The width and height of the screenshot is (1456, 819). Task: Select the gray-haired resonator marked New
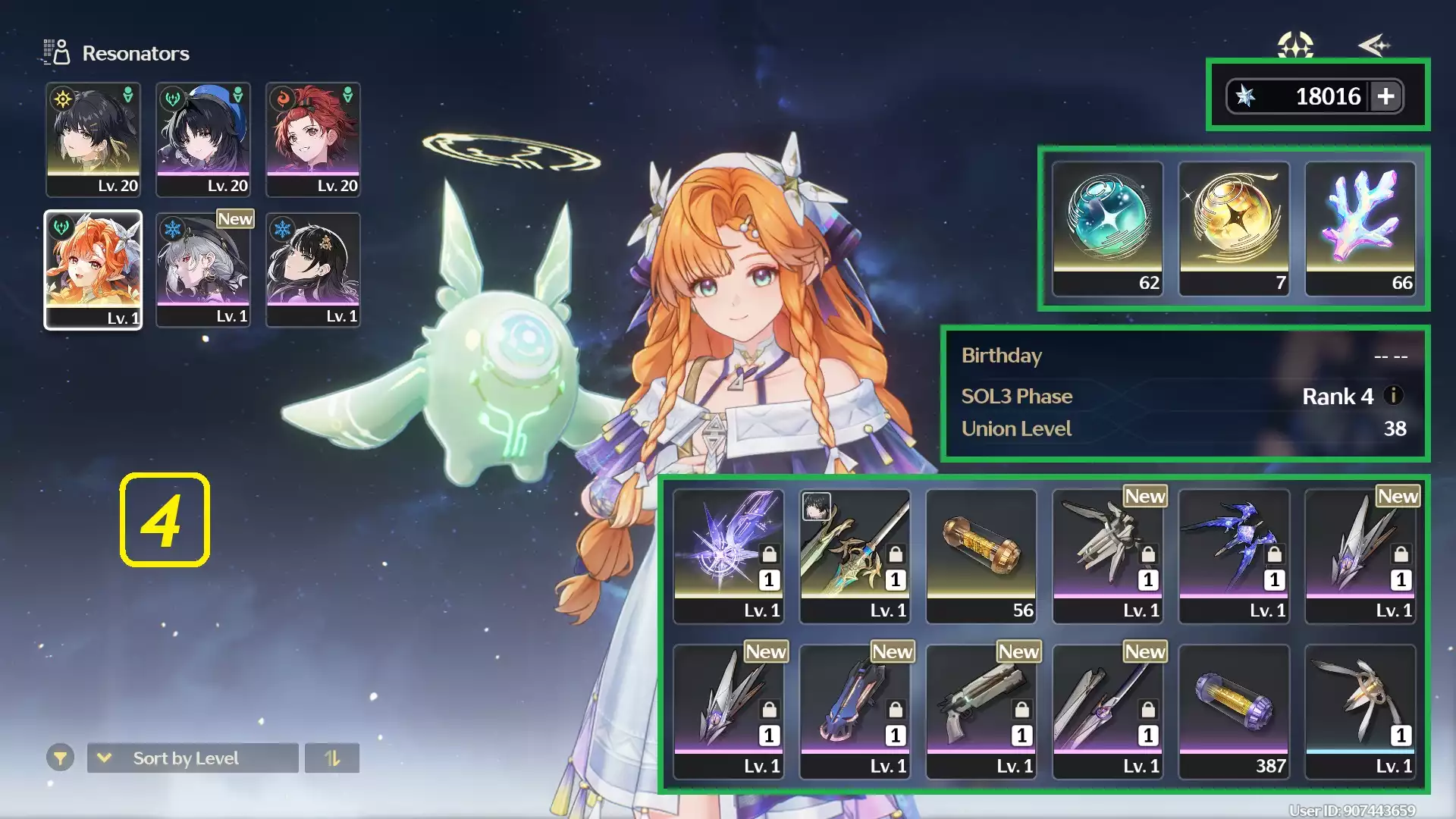[x=203, y=269]
